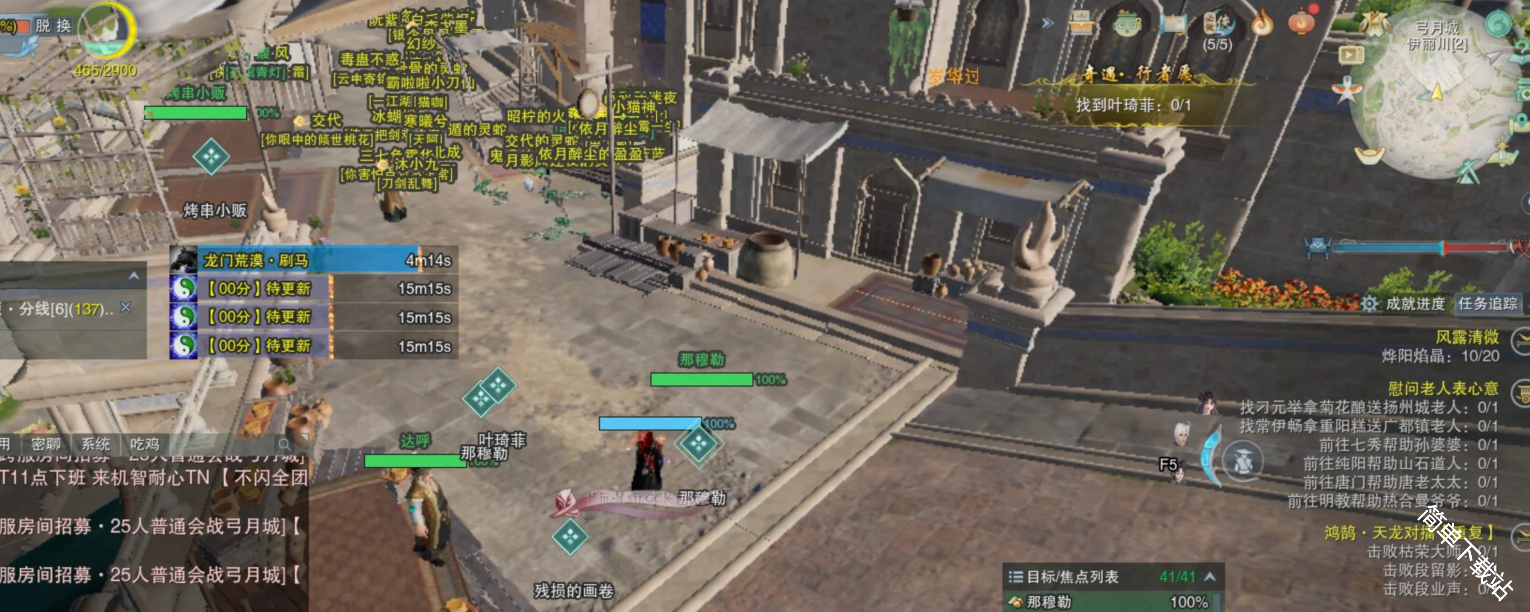The width and height of the screenshot is (1530, 612).
Task: Switch to the 任务追踪 tab
Action: coord(1487,303)
